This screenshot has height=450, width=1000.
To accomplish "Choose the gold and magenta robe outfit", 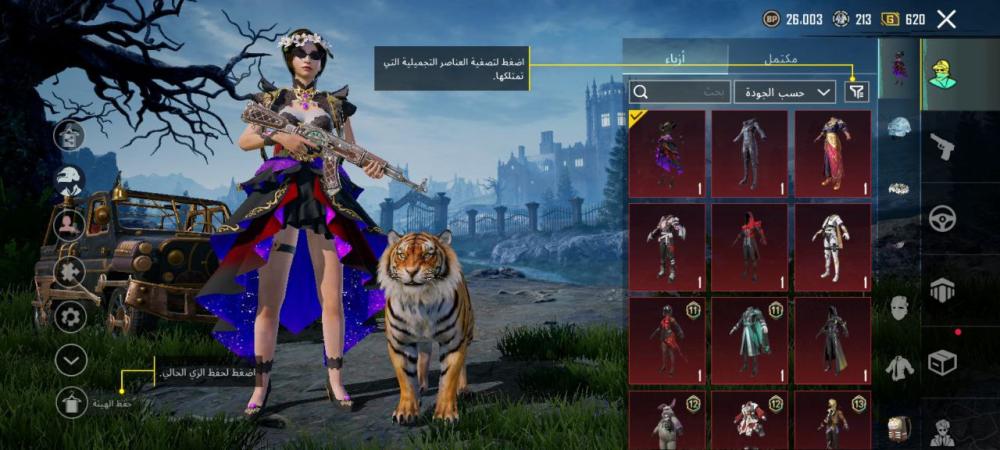I will click(832, 153).
